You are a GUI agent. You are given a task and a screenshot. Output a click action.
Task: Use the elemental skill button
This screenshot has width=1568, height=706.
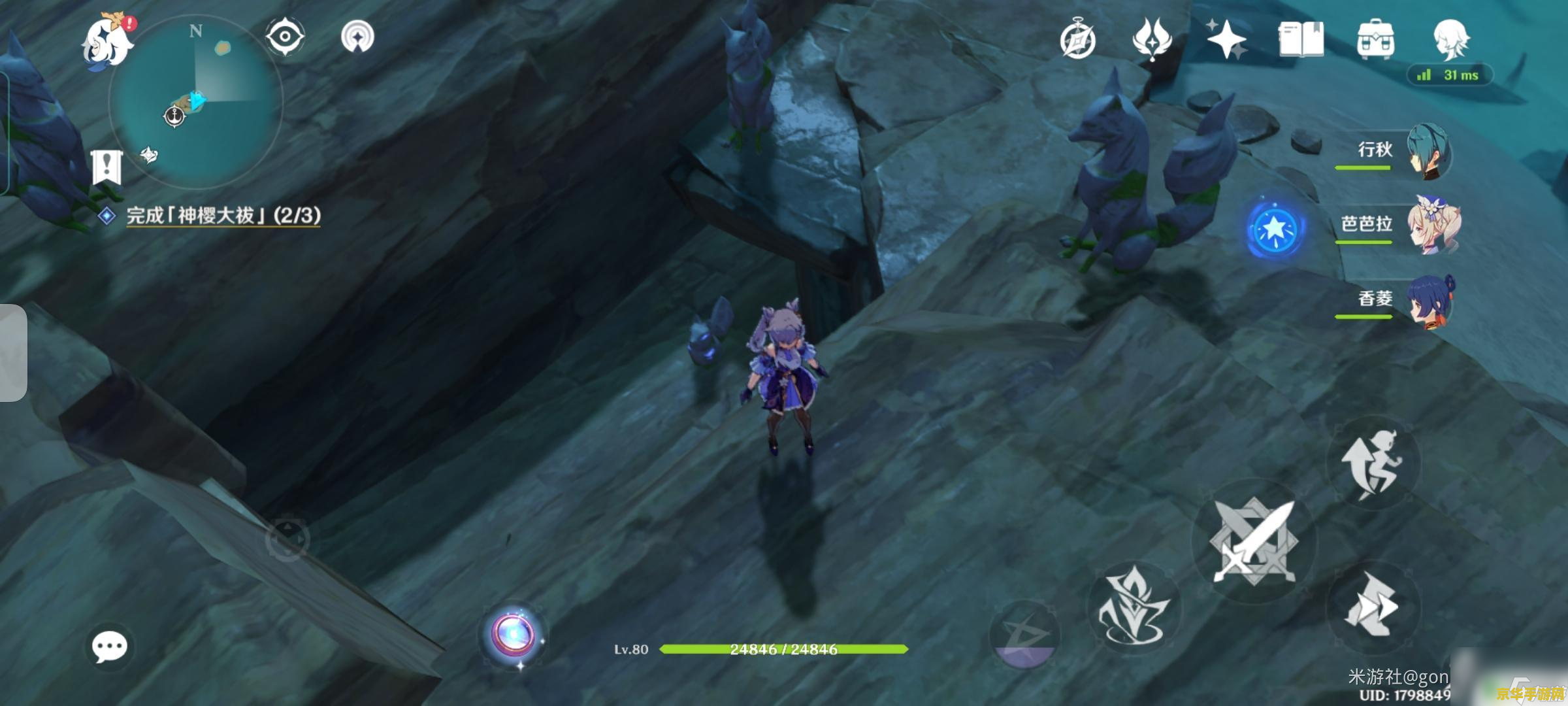click(1134, 607)
